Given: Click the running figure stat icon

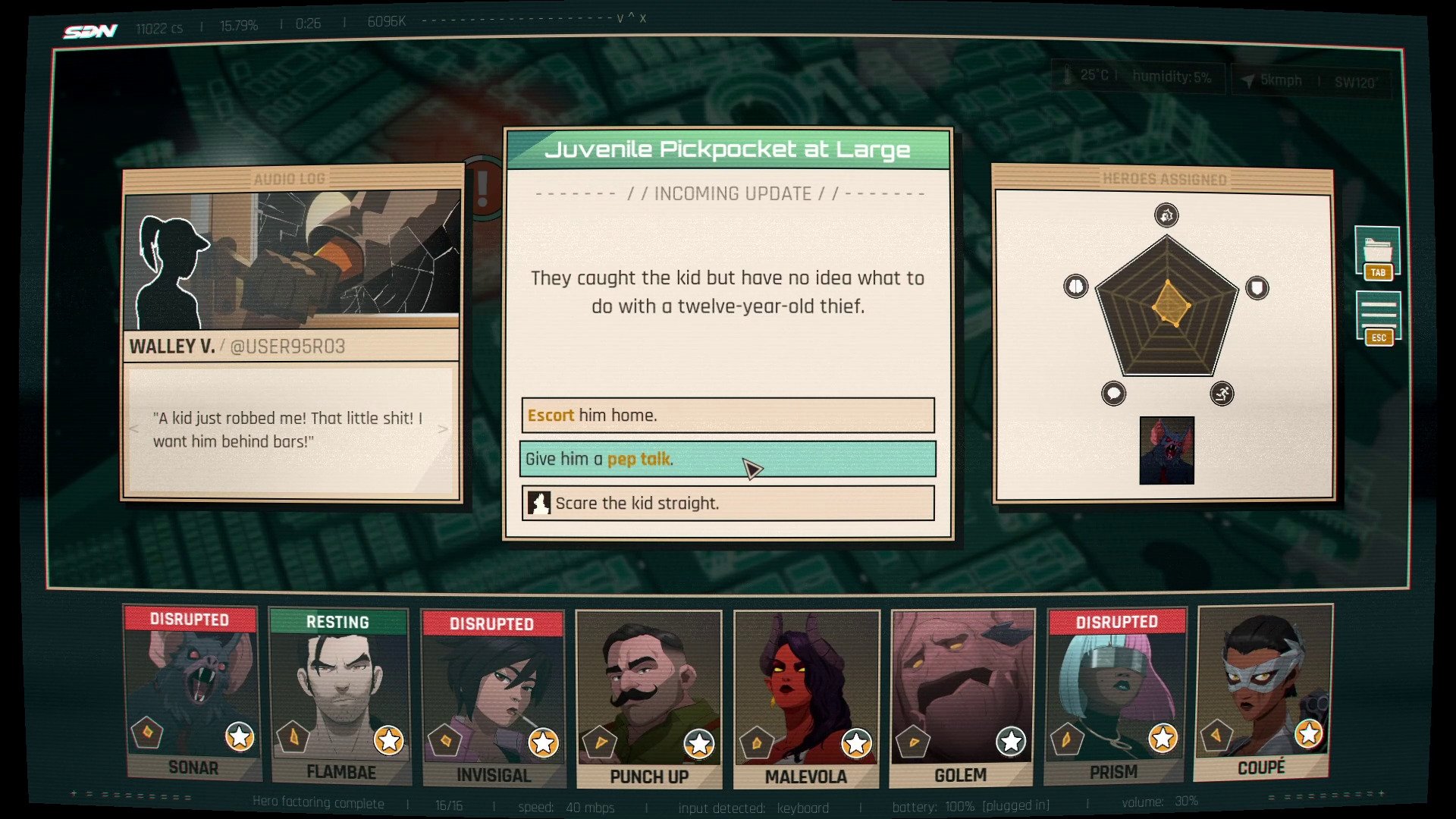Looking at the screenshot, I should [x=1222, y=394].
